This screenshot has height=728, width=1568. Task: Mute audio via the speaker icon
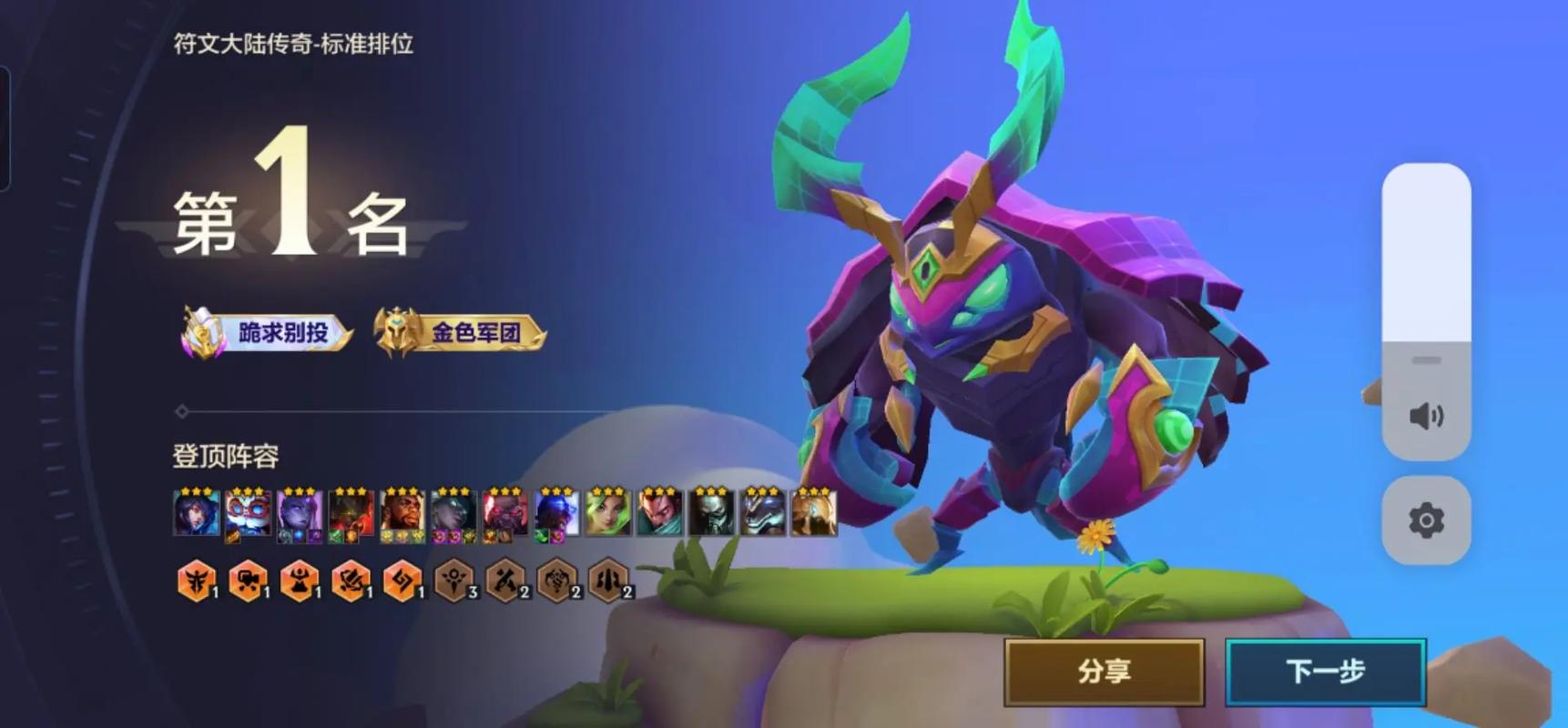point(1426,415)
